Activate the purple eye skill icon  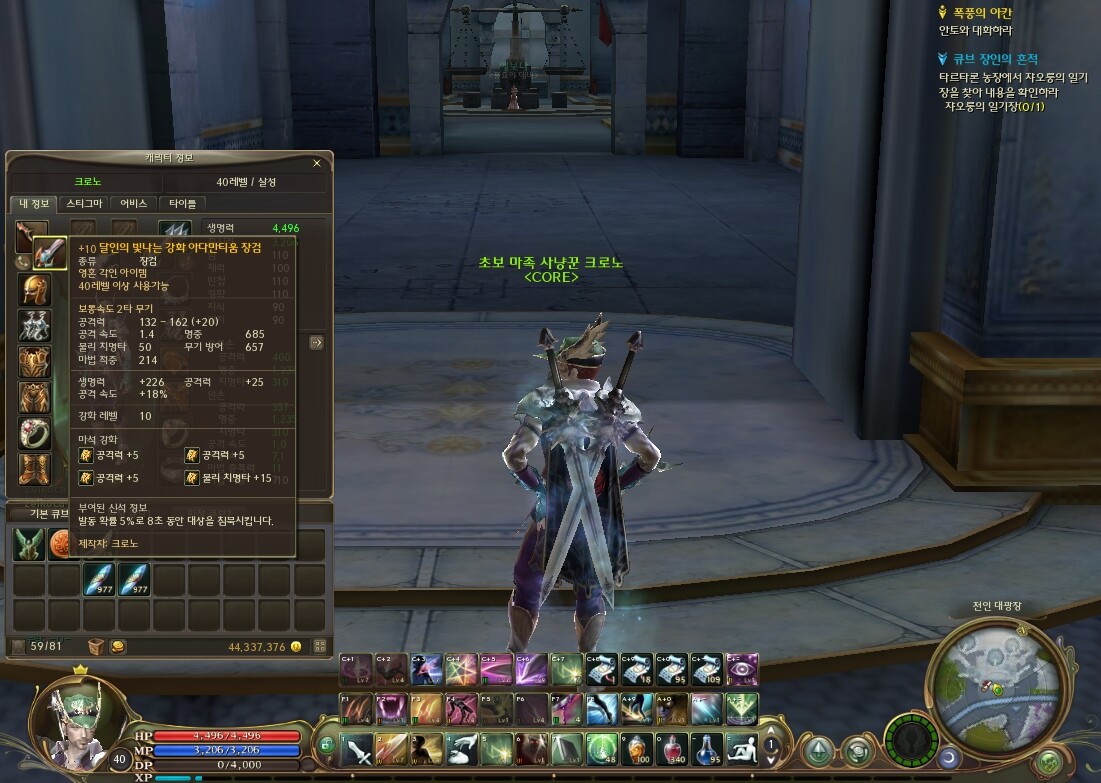(x=743, y=668)
